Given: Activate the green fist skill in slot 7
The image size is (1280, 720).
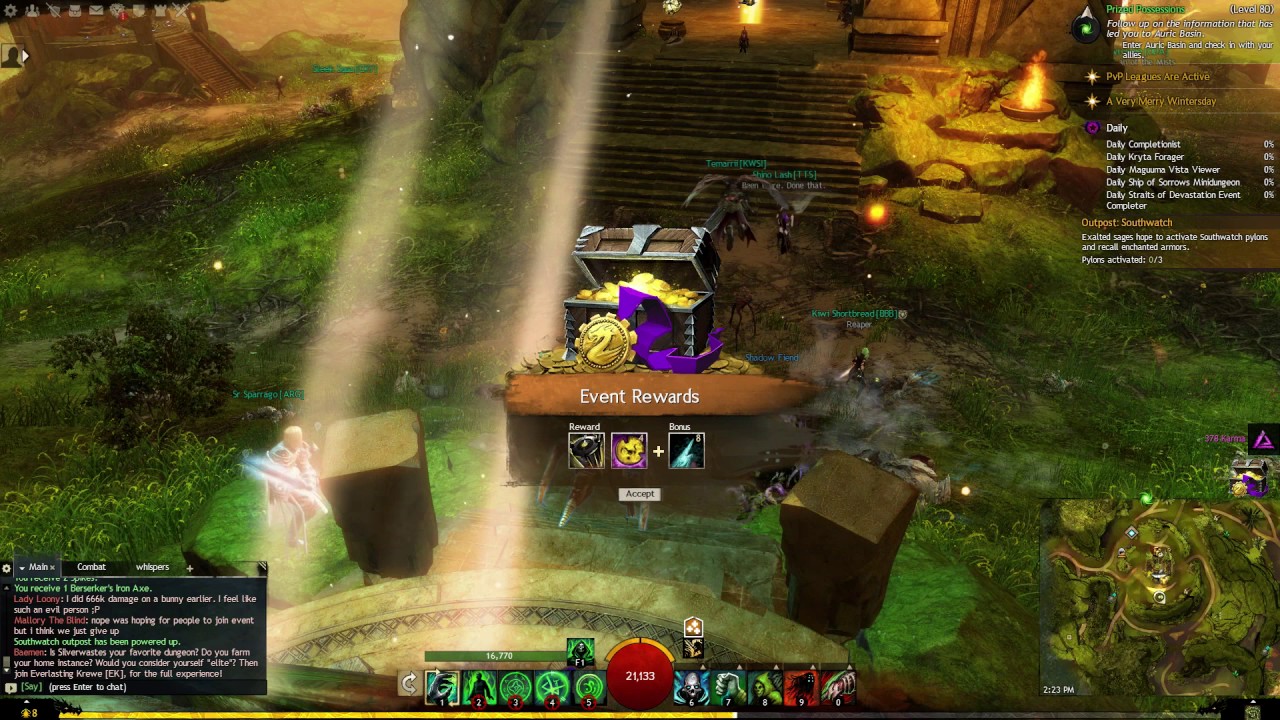Looking at the screenshot, I should coord(729,687).
